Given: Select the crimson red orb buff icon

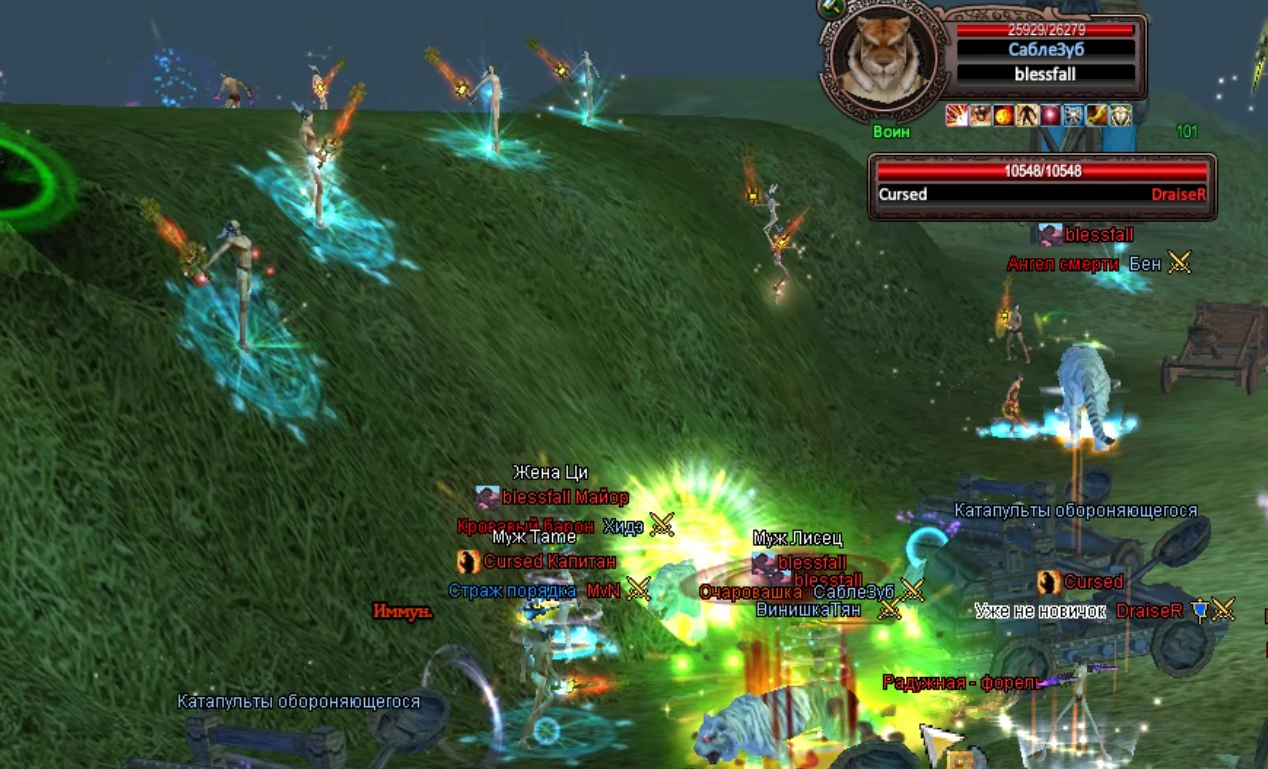Looking at the screenshot, I should pos(1050,115).
